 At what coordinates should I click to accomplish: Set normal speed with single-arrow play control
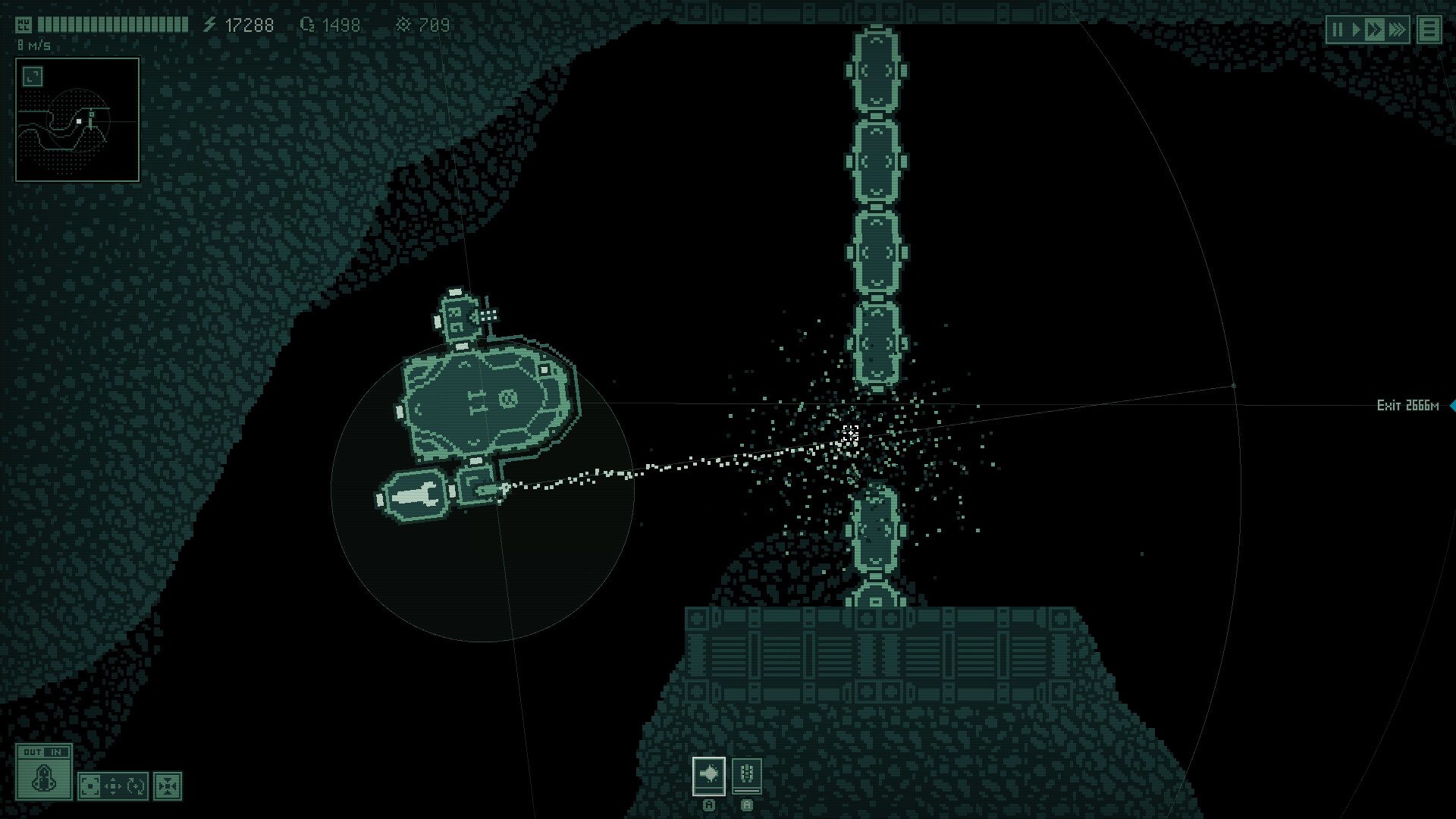(1357, 29)
